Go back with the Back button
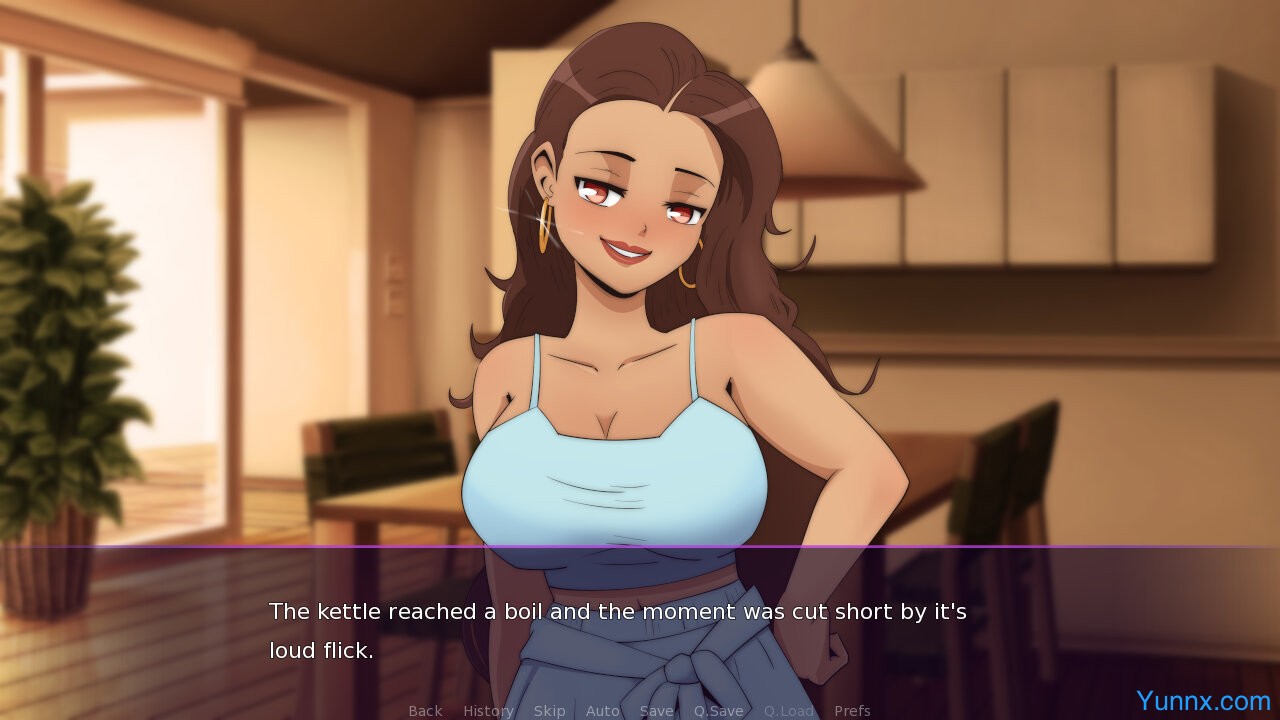This screenshot has height=720, width=1280. point(425,711)
